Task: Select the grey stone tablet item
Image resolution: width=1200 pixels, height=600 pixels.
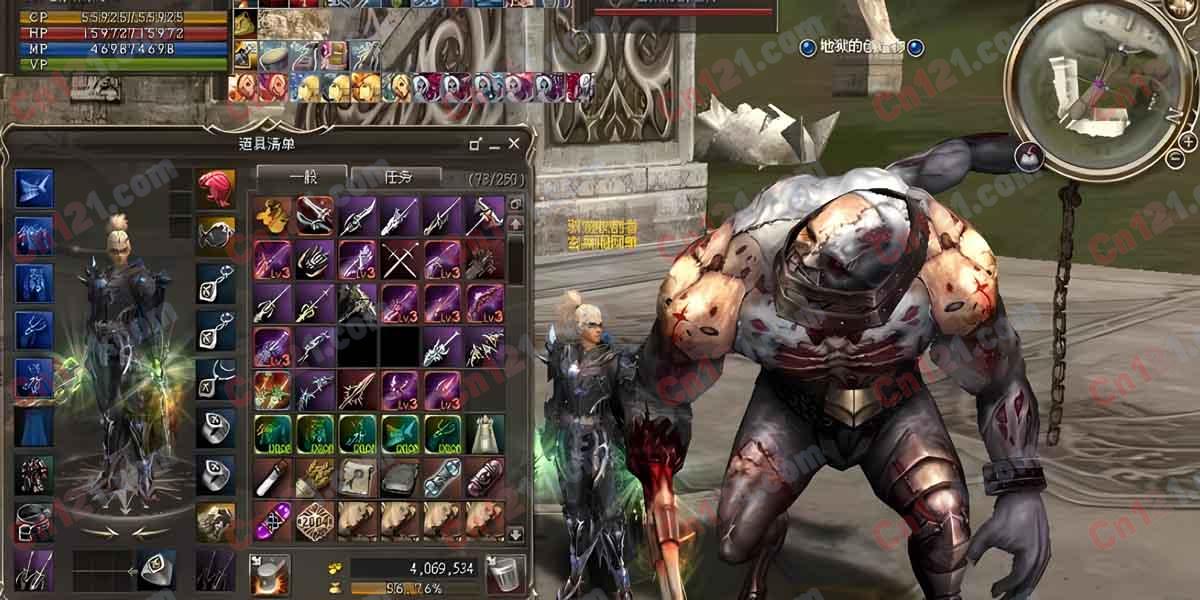Action: (399, 477)
